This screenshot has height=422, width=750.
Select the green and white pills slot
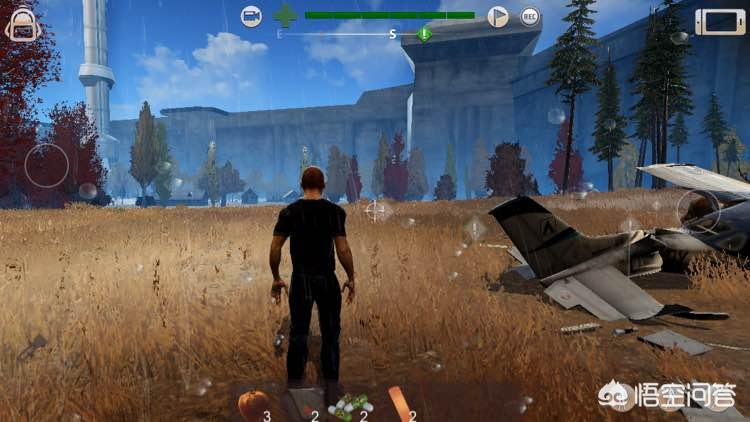click(350, 405)
